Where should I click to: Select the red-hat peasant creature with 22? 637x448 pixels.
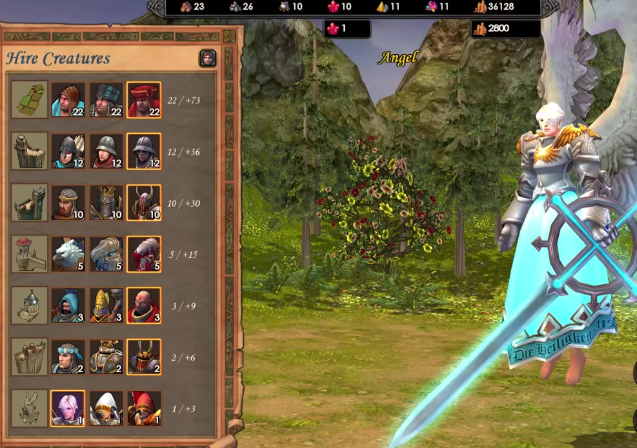click(x=144, y=100)
